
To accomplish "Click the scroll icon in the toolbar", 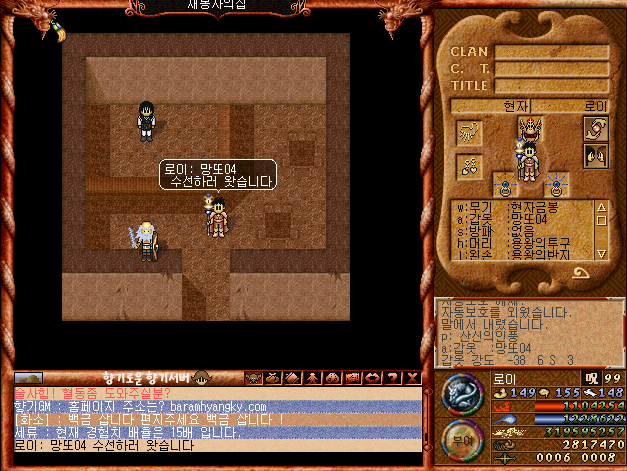I will pyautogui.click(x=294, y=377).
